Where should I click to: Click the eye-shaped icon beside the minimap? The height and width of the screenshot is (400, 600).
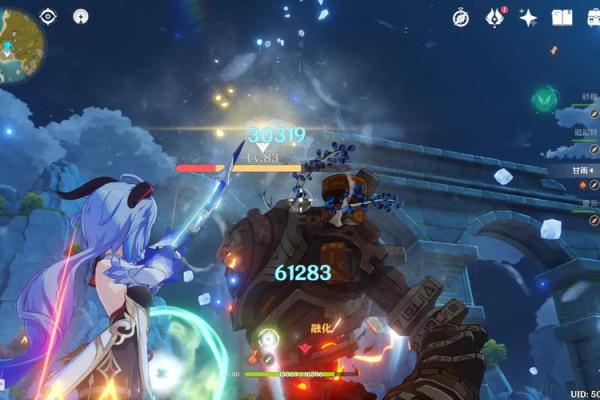coord(47,16)
